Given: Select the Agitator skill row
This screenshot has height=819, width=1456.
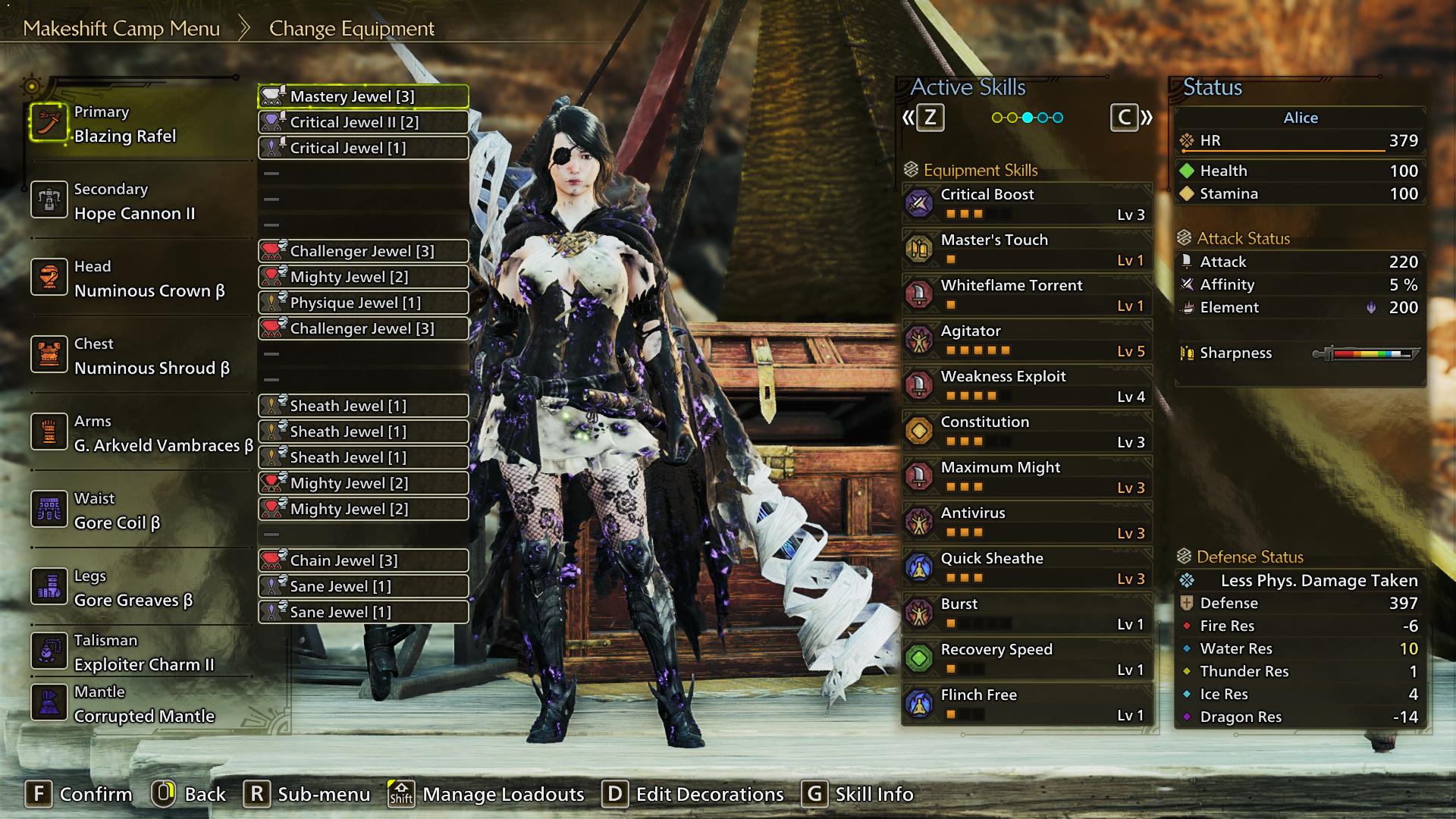Looking at the screenshot, I should click(x=1028, y=340).
